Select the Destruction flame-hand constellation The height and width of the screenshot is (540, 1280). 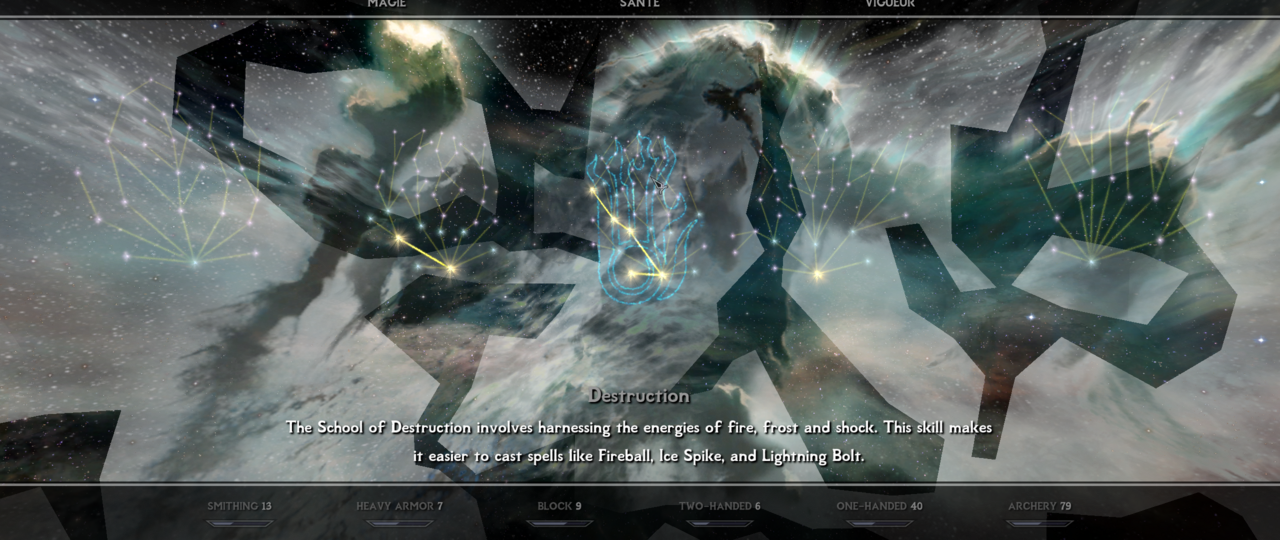[640, 218]
